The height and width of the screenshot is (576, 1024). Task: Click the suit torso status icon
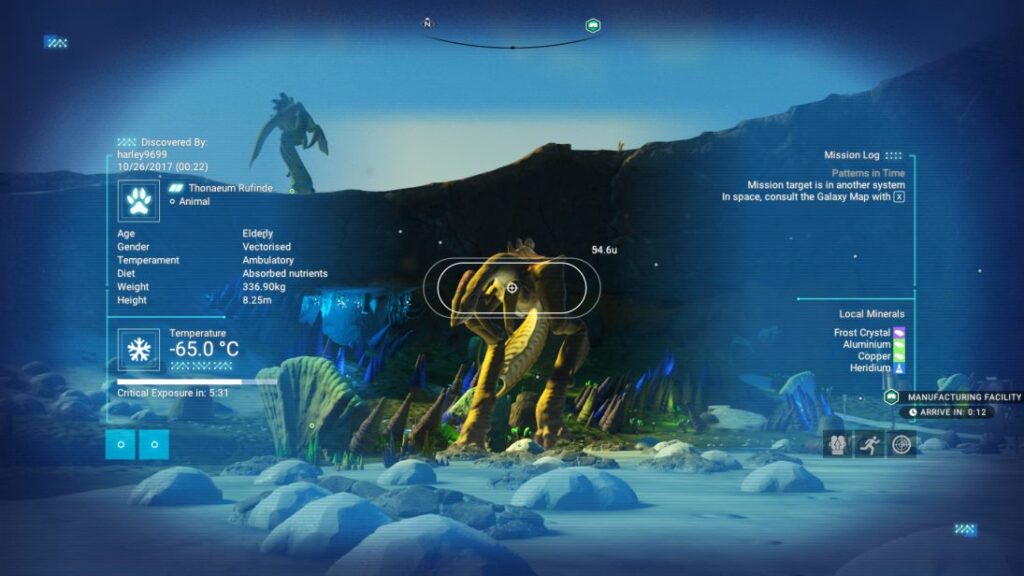pyautogui.click(x=838, y=443)
